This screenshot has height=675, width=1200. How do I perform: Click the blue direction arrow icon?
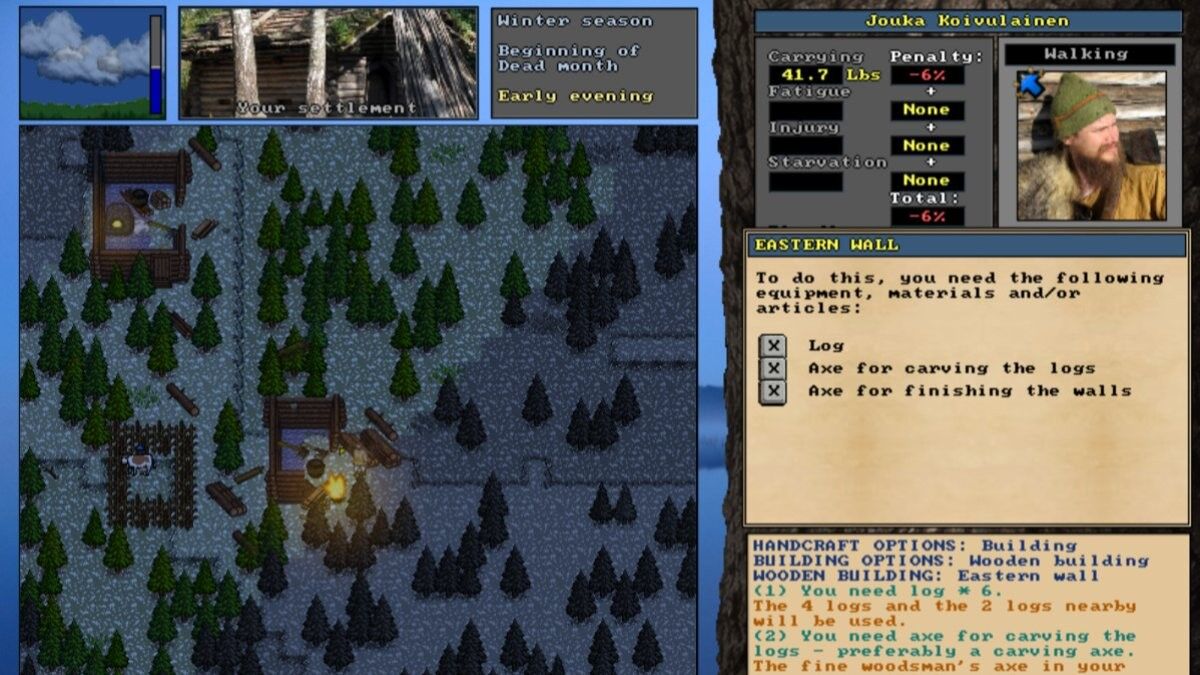[x=1030, y=85]
